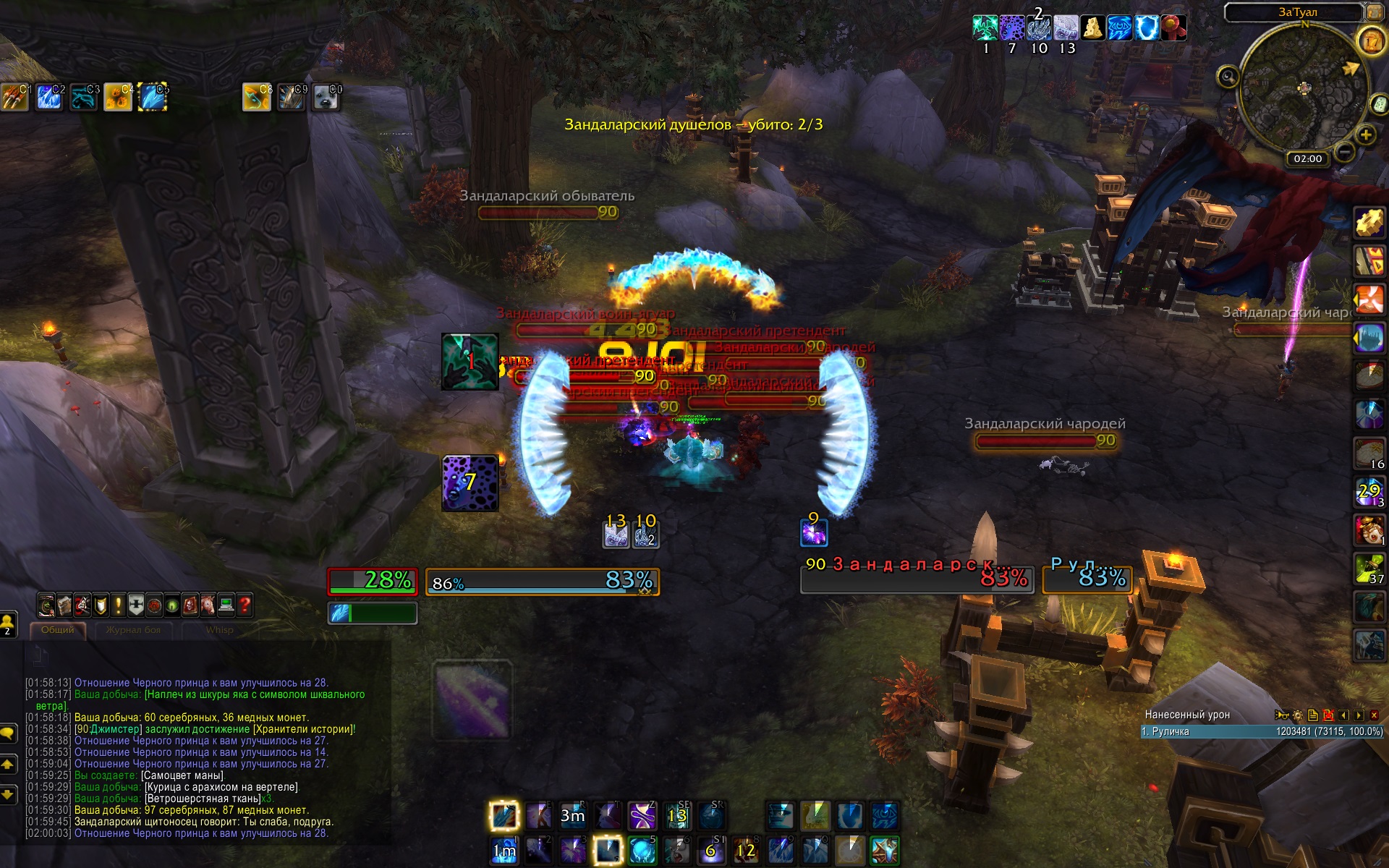Activate the purple hourglass ability
Viewport: 1389px width, 868px height.
[642, 816]
